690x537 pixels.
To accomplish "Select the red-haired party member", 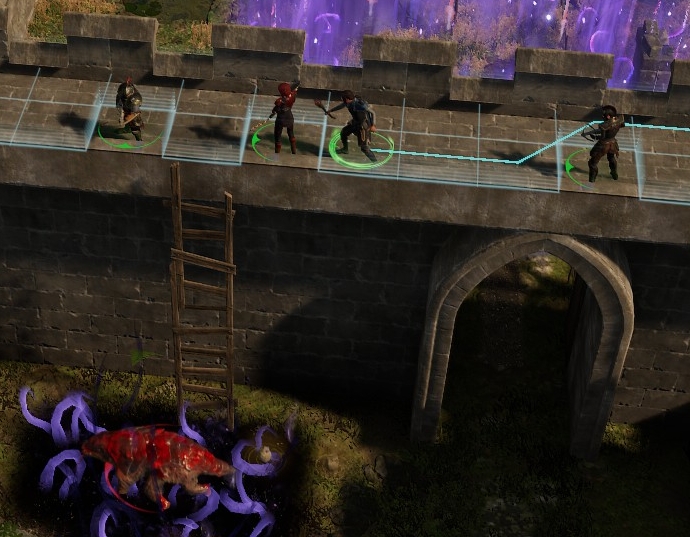I will pyautogui.click(x=284, y=117).
